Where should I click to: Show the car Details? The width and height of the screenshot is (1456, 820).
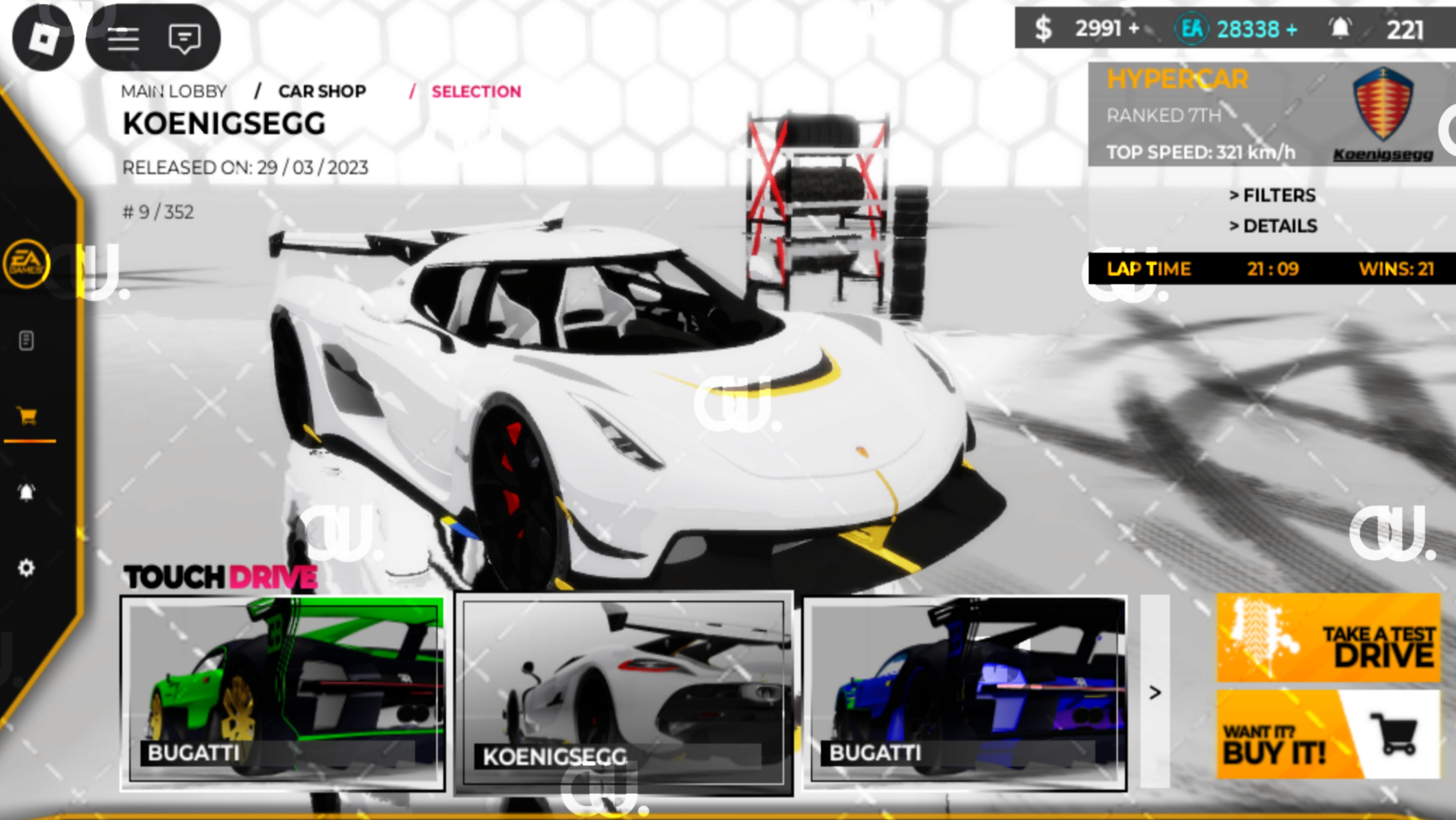tap(1273, 226)
